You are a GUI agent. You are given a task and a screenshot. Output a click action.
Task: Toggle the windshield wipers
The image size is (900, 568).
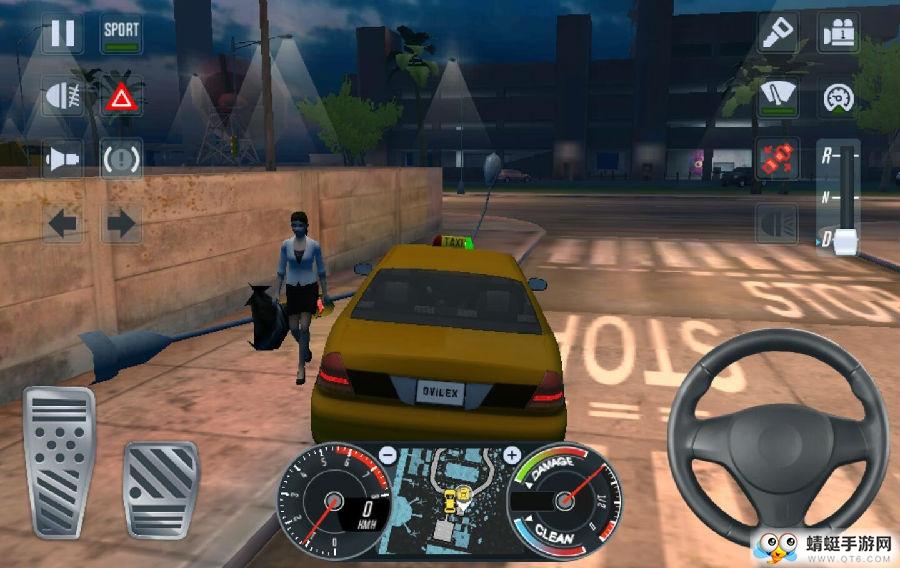pyautogui.click(x=777, y=97)
